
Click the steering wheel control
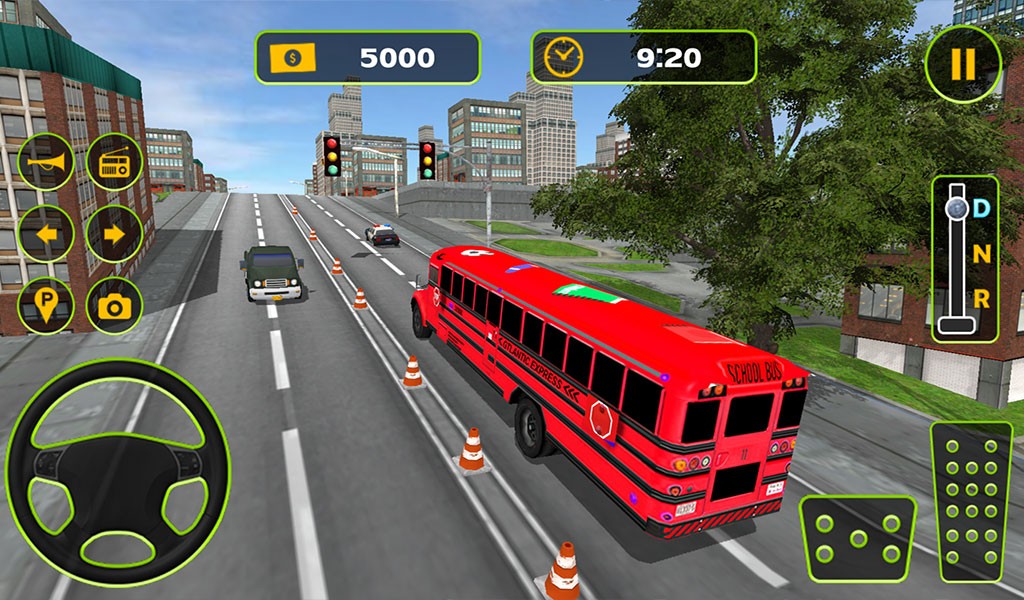[118, 472]
